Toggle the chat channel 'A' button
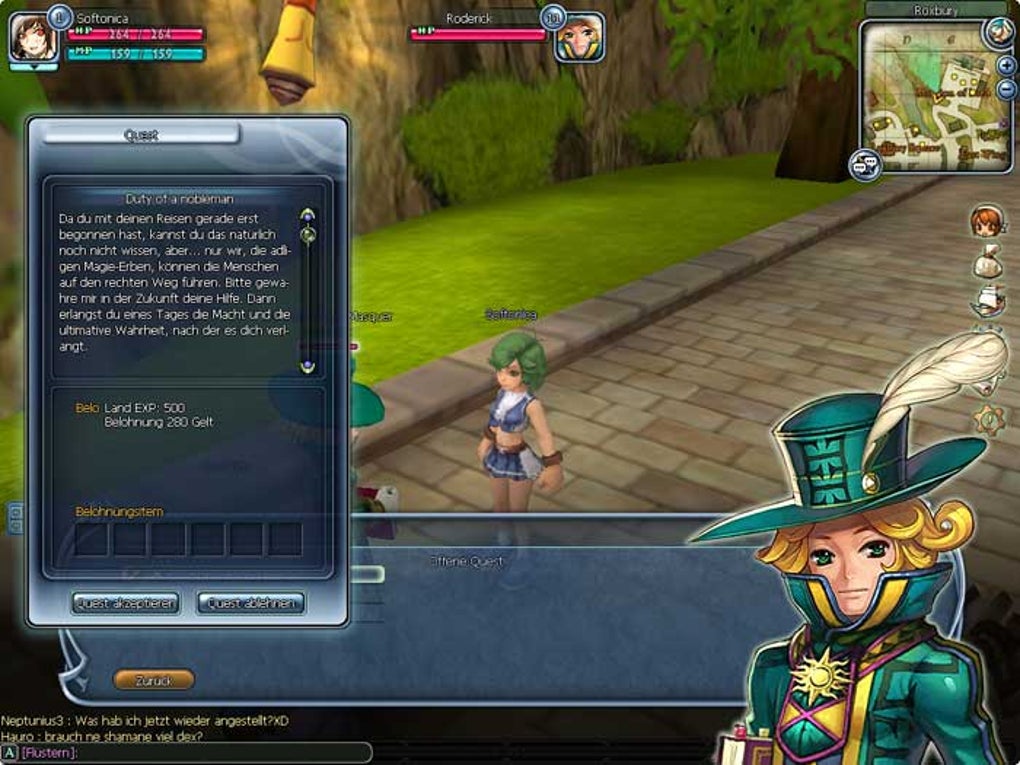 (x=9, y=752)
